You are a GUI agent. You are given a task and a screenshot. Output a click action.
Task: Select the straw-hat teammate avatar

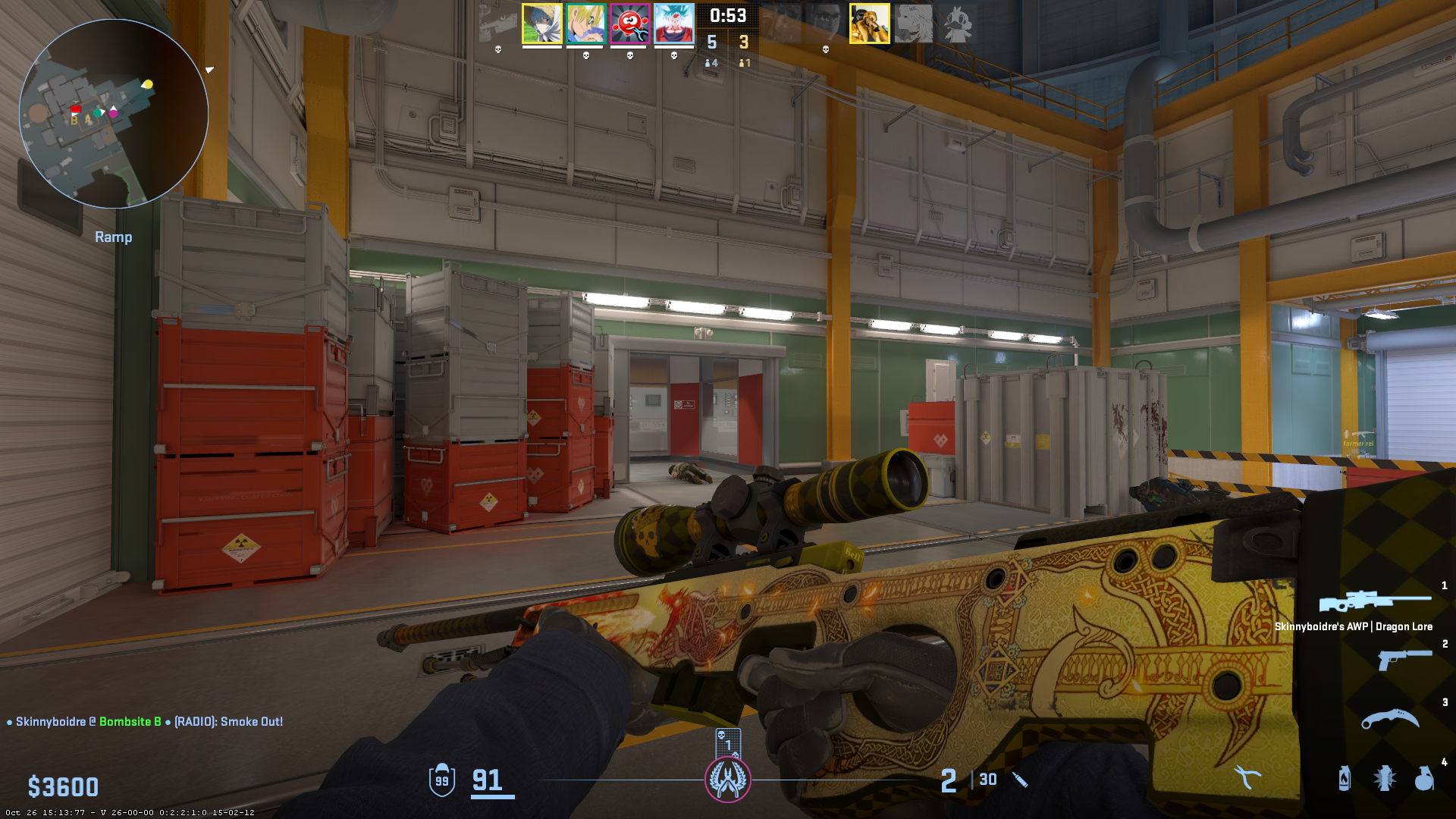tap(541, 24)
